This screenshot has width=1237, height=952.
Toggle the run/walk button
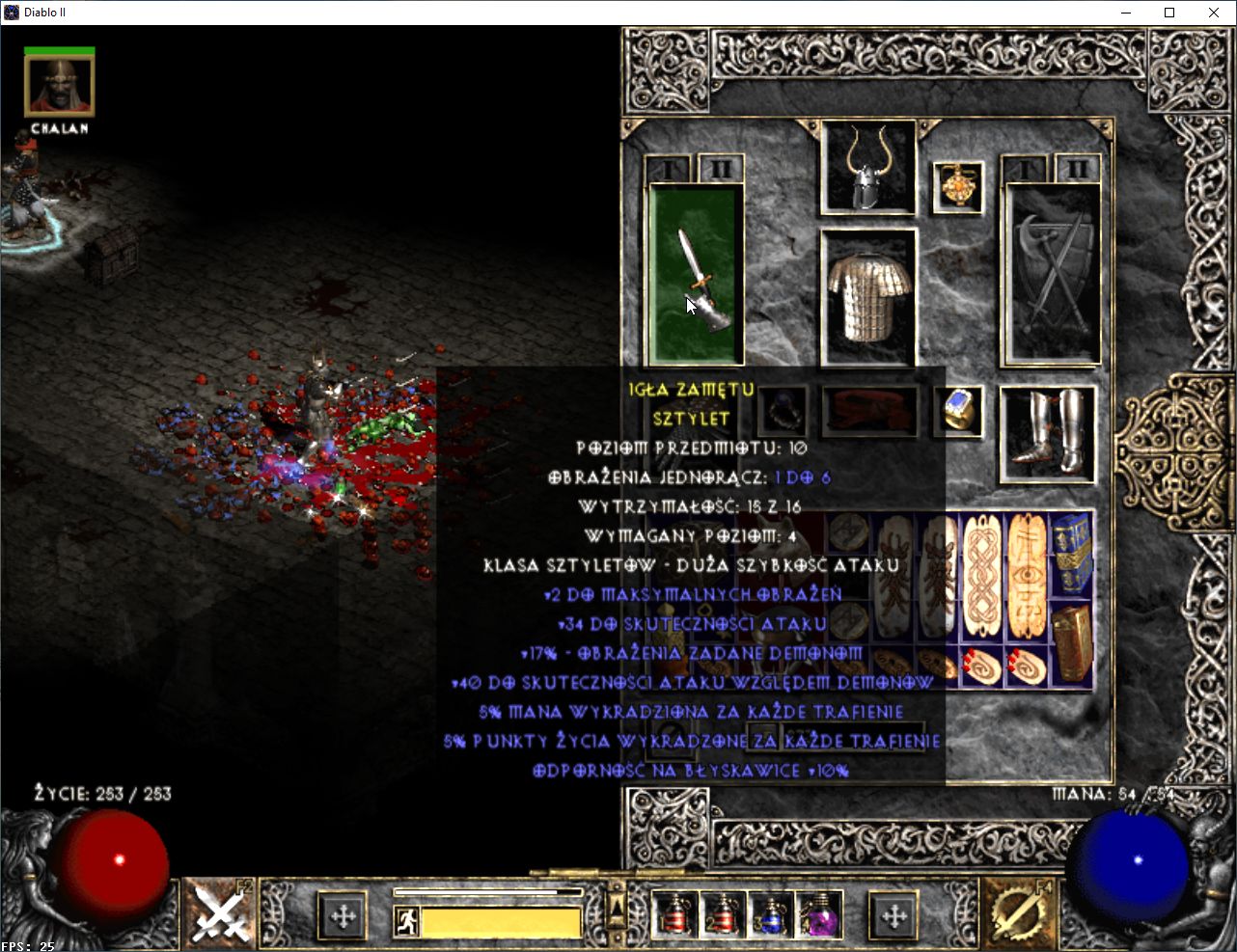[406, 921]
